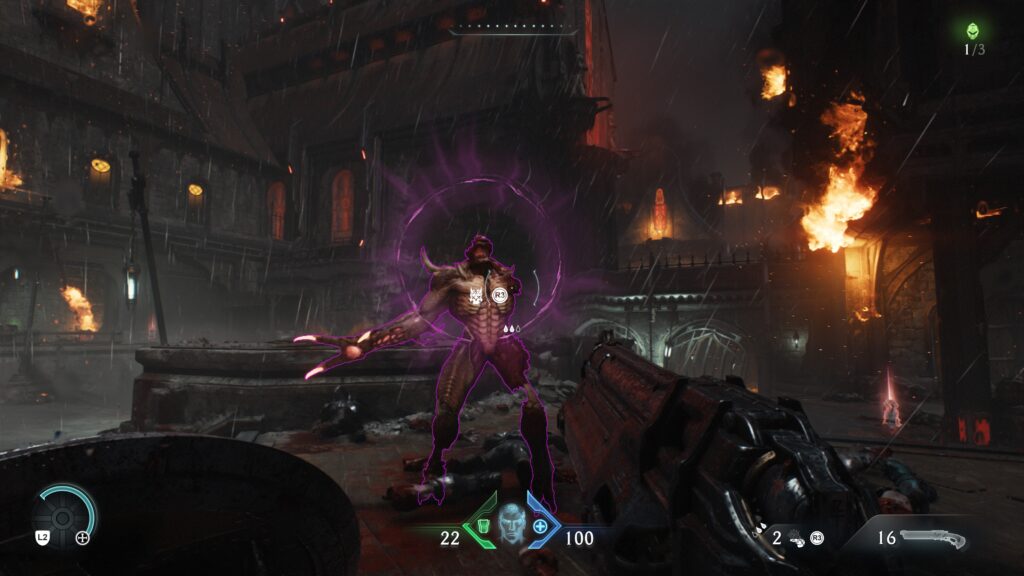Select the shotgun weapon icon
The image size is (1024, 576).
(x=932, y=539)
